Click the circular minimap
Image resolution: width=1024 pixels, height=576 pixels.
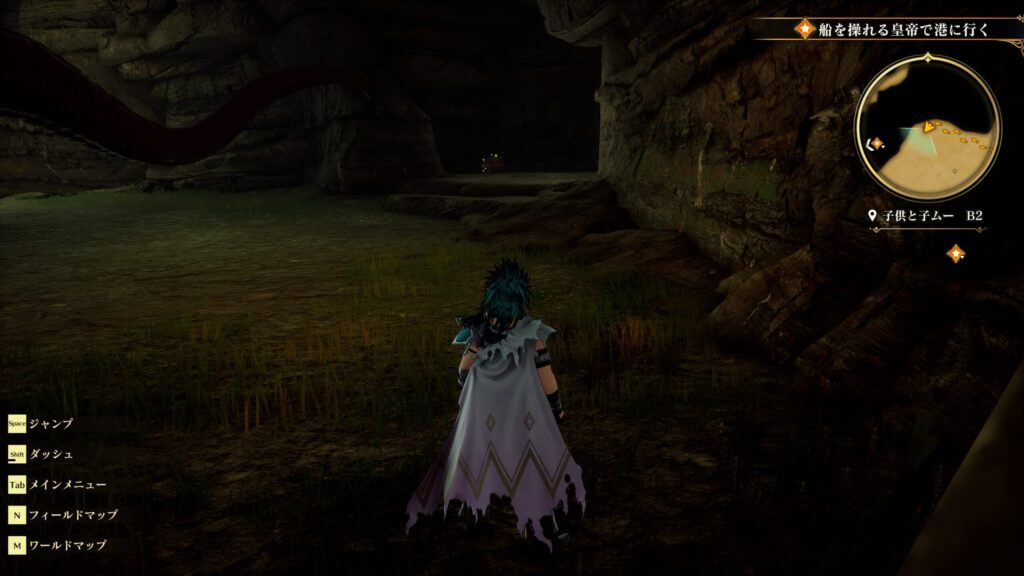(927, 126)
